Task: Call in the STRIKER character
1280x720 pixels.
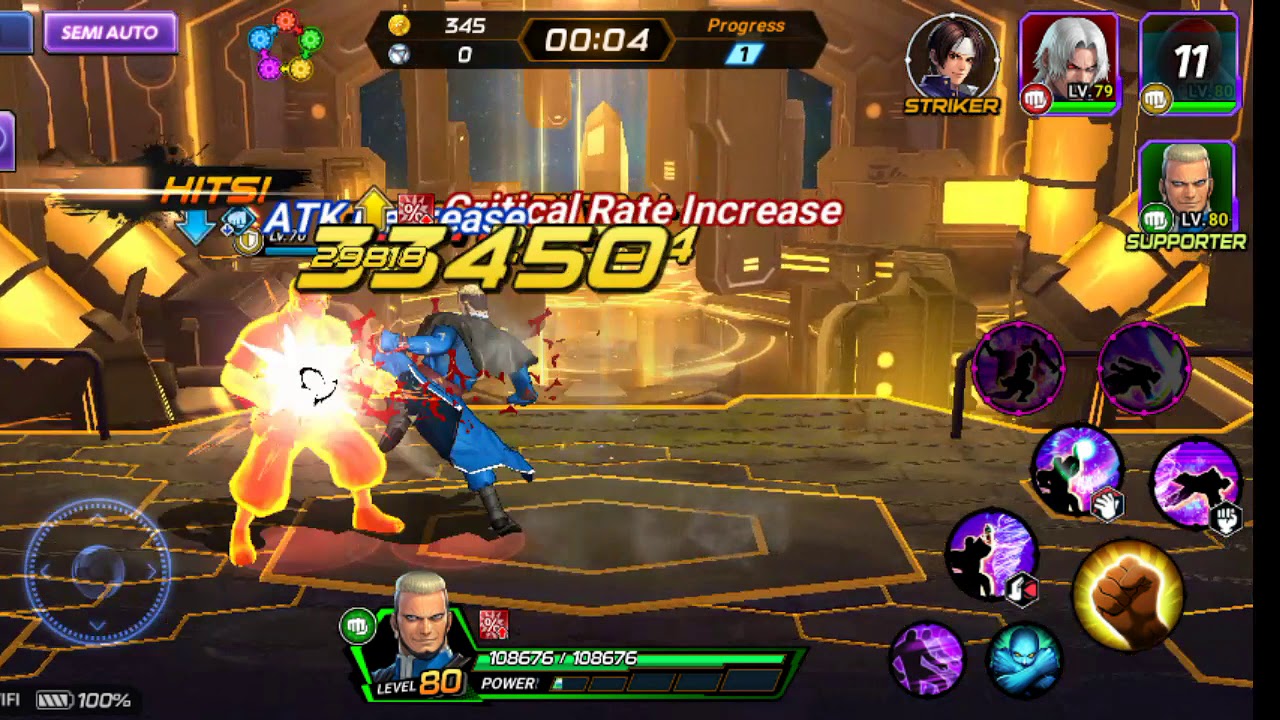Action: (952, 59)
